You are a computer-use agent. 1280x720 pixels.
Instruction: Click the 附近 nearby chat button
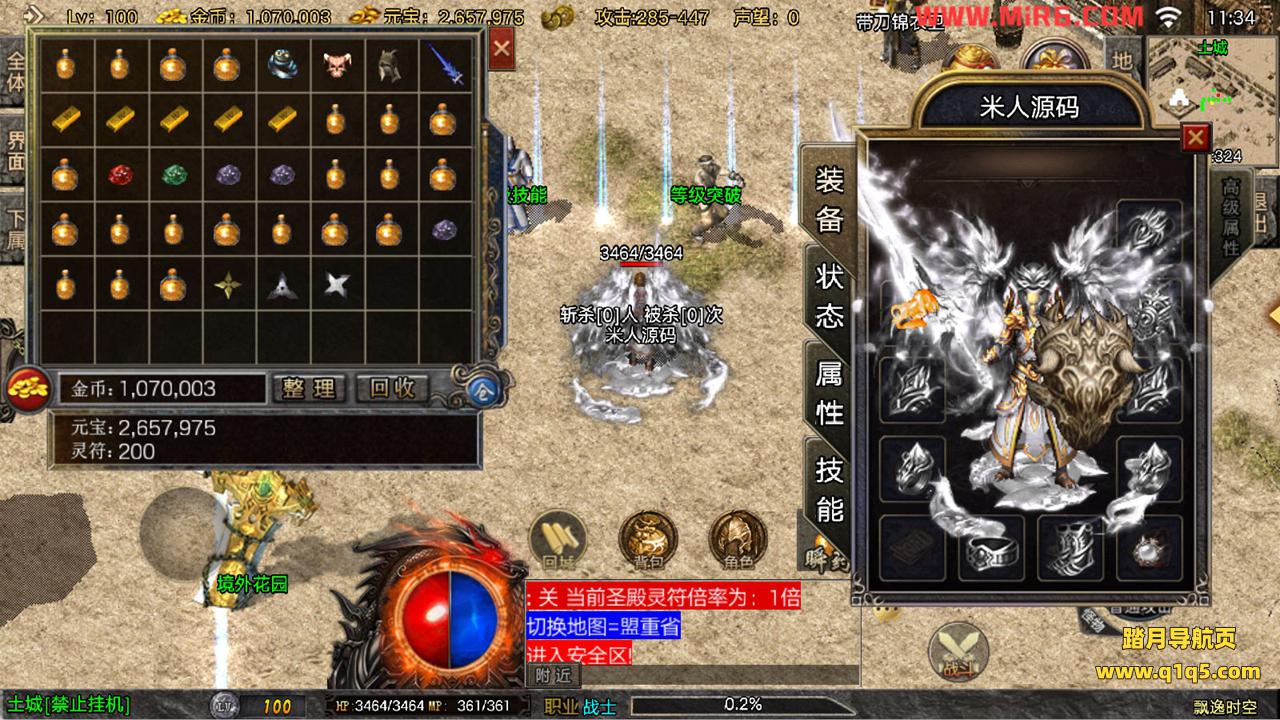552,676
